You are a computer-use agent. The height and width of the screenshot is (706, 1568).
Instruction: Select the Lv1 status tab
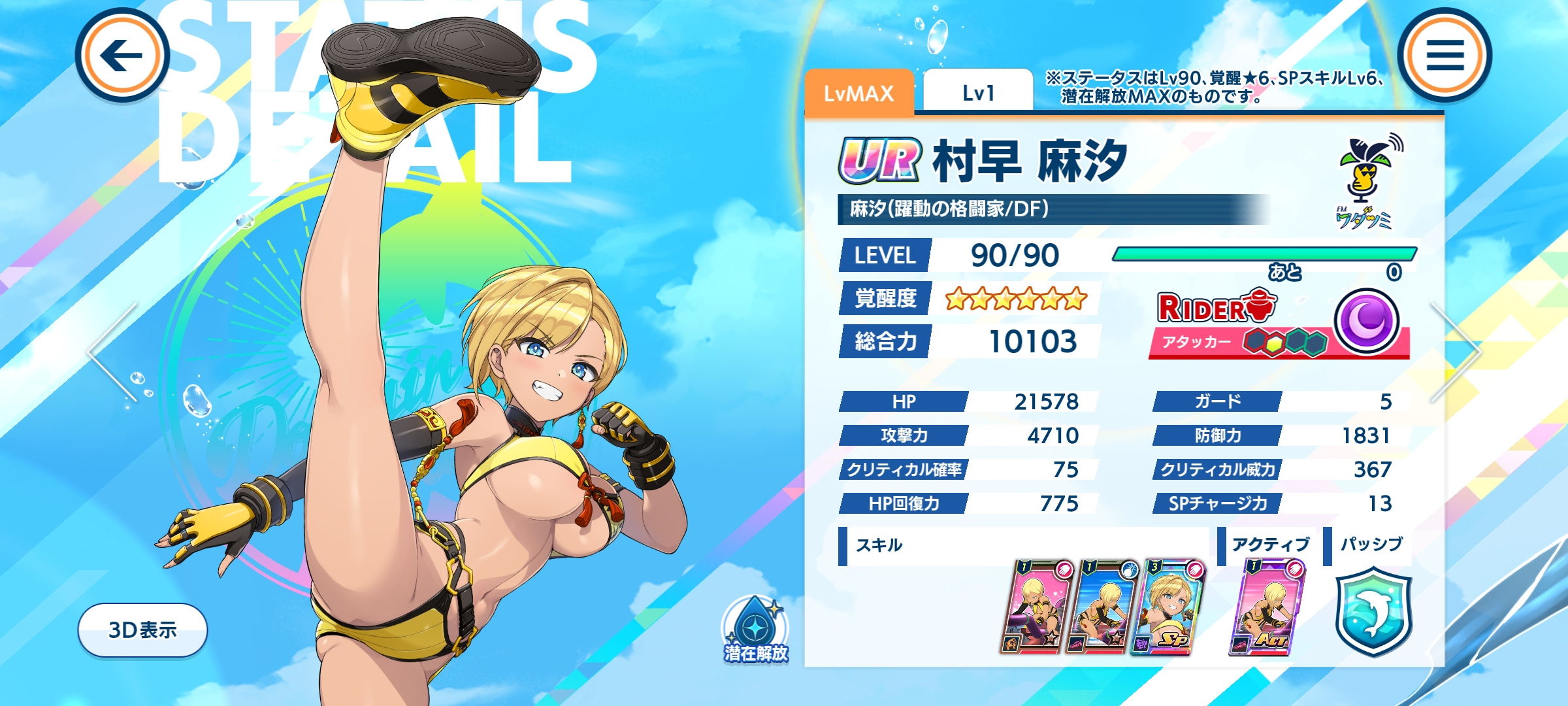[x=978, y=93]
